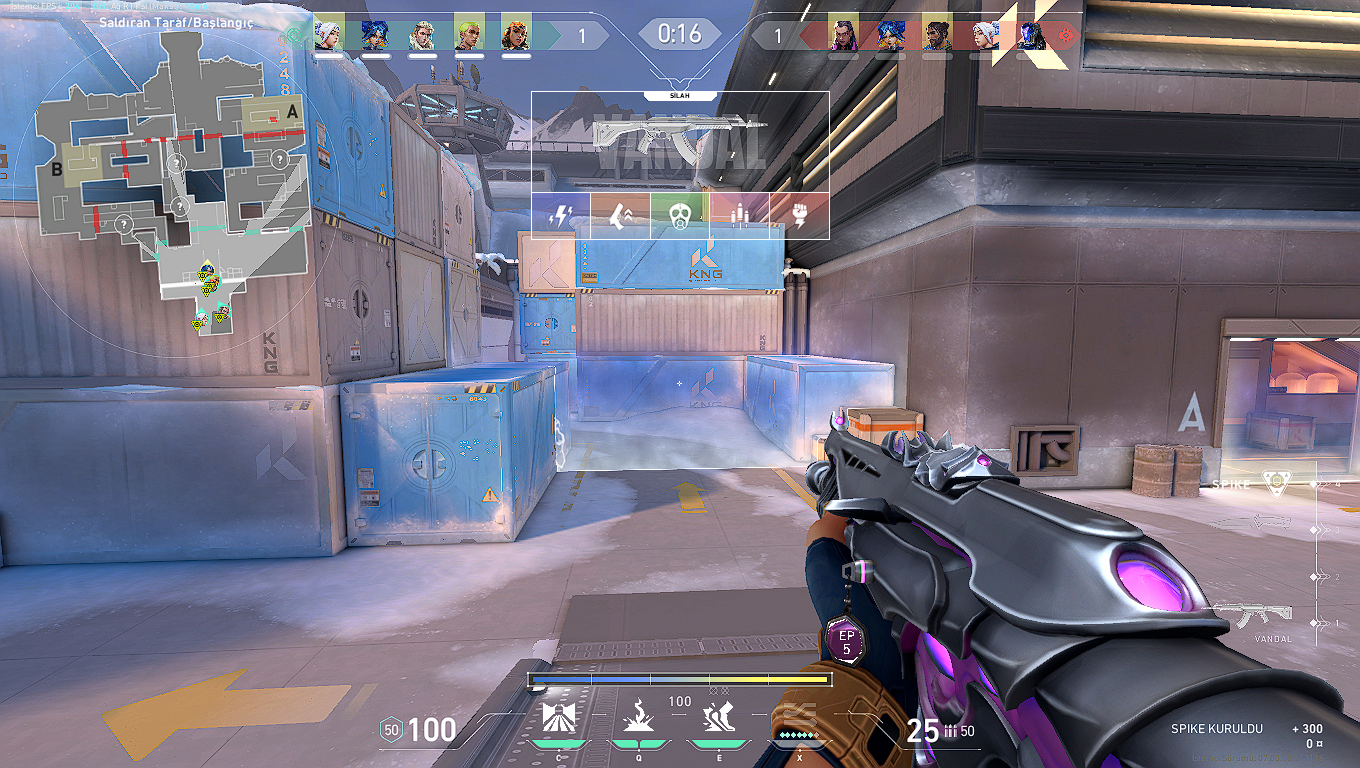Screen dimensions: 1360x768
Task: Select the lightning bolts option in weapon panel
Action: 560,215
